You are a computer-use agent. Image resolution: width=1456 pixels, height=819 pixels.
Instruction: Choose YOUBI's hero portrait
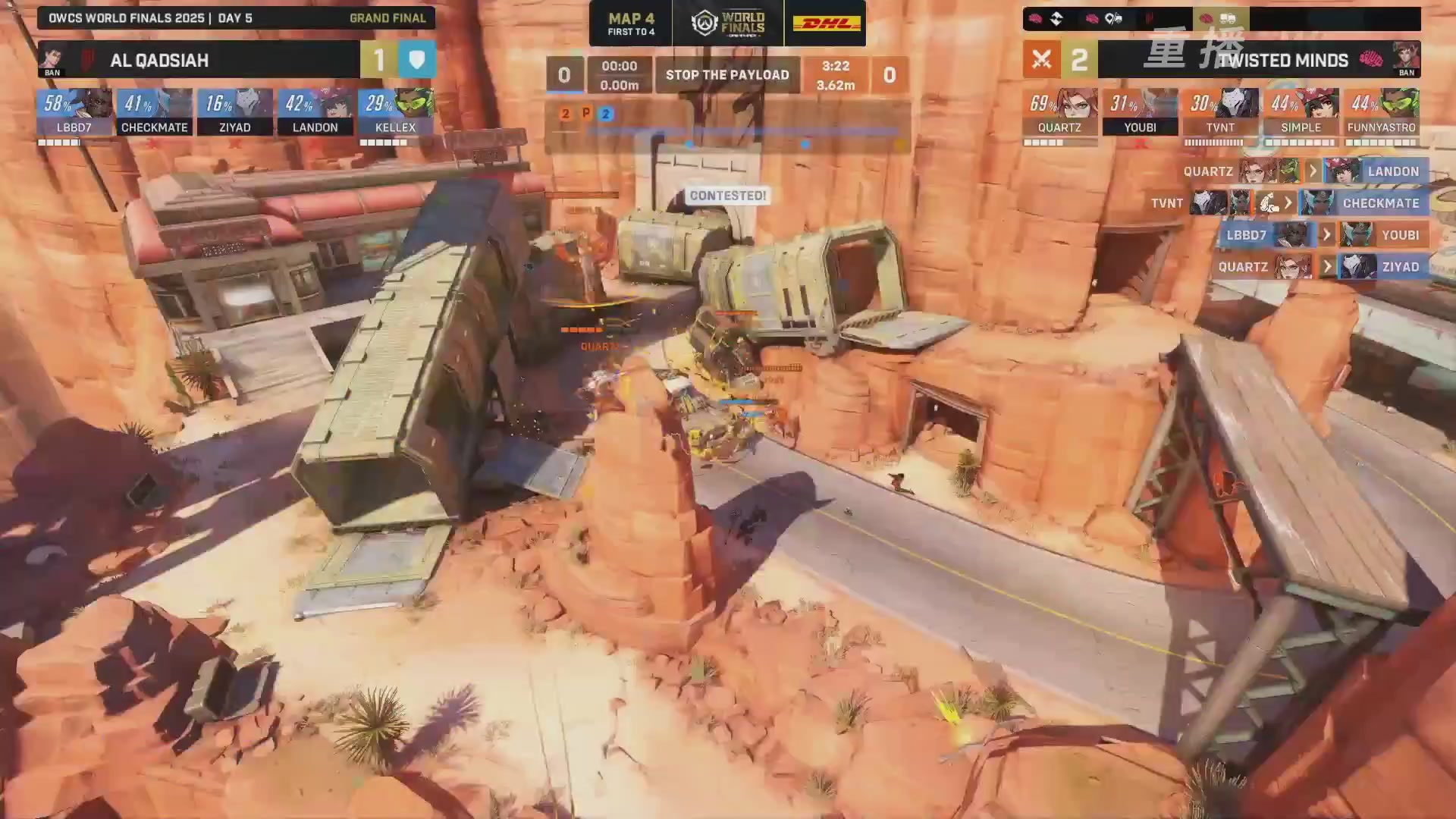[1155, 103]
